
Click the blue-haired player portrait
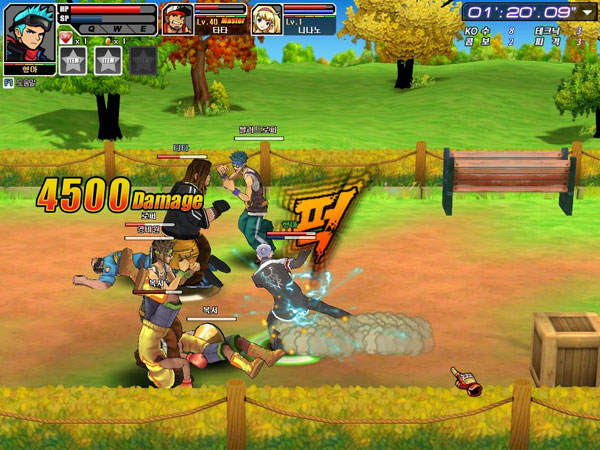click(x=30, y=31)
